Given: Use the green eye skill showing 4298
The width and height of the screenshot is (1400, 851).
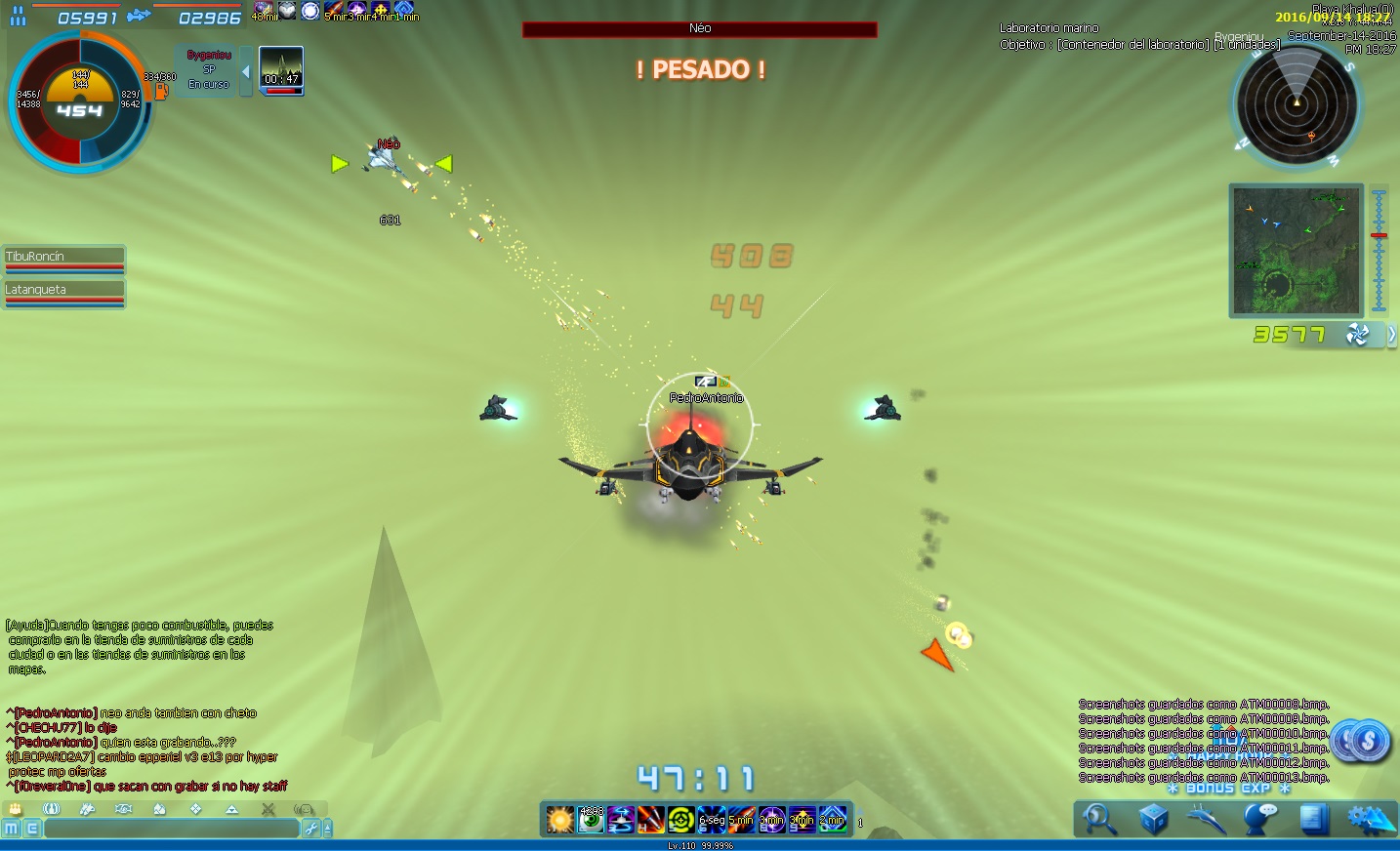Looking at the screenshot, I should pyautogui.click(x=591, y=820).
